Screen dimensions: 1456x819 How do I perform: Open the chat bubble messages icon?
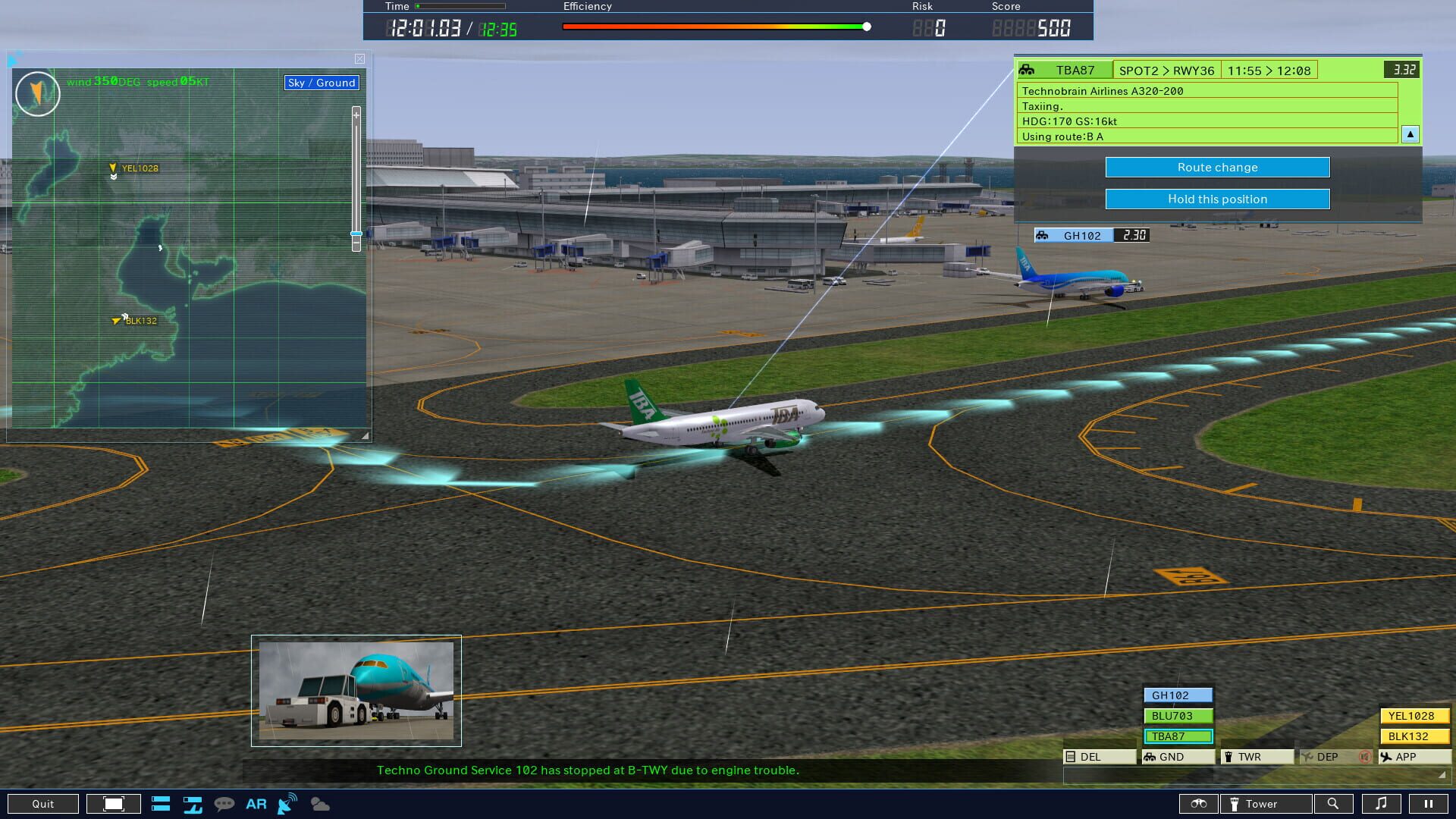coord(223,804)
